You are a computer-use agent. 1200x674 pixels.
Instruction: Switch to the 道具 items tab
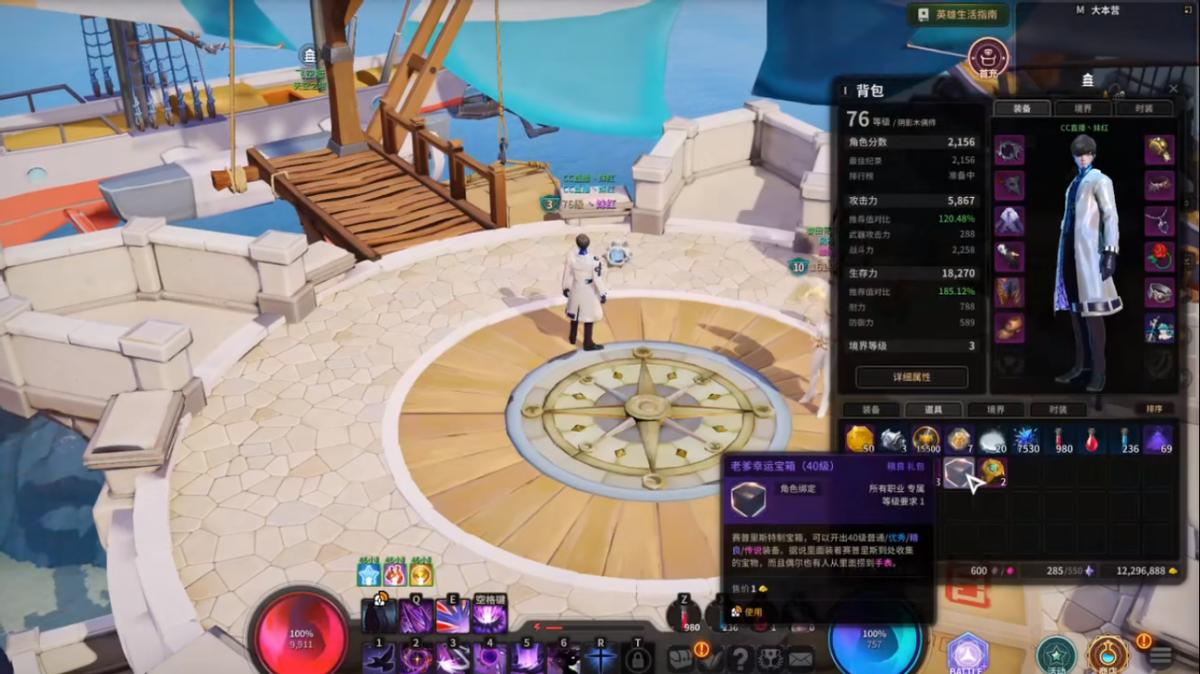point(933,409)
